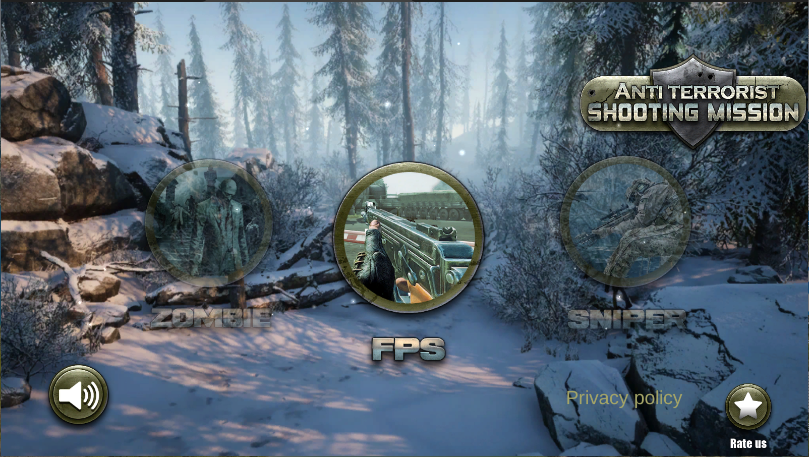This screenshot has height=457, width=809.
Task: Click the Rate us star button
Action: [748, 408]
